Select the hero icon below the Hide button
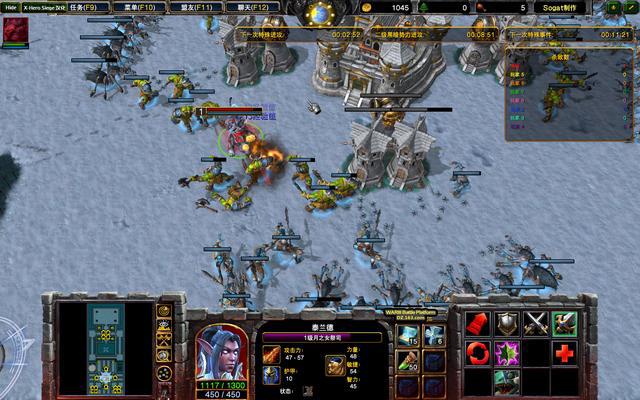The image size is (640, 400). (x=15, y=31)
